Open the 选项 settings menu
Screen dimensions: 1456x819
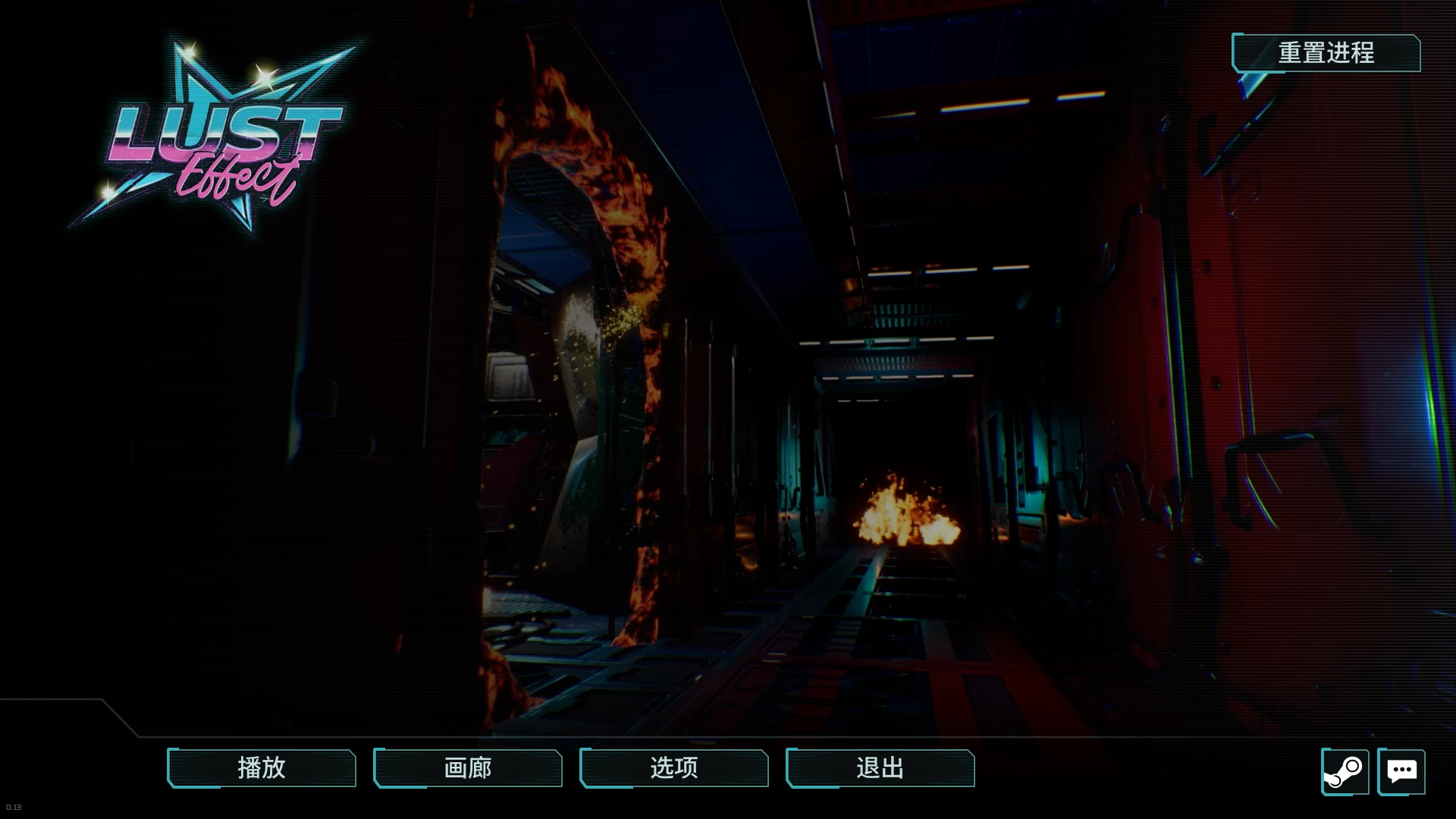coord(673,768)
